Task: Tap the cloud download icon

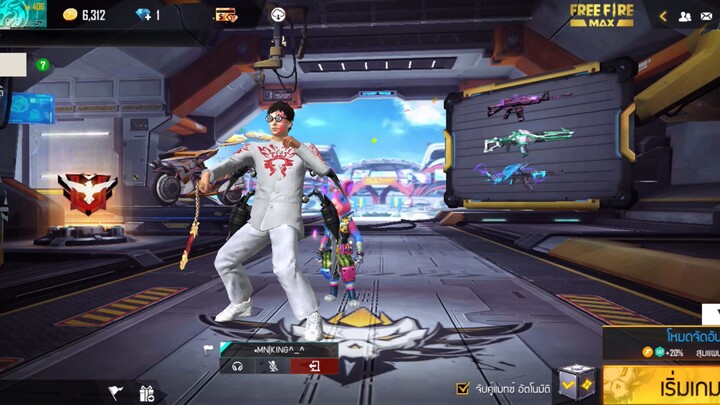Action: (278, 15)
